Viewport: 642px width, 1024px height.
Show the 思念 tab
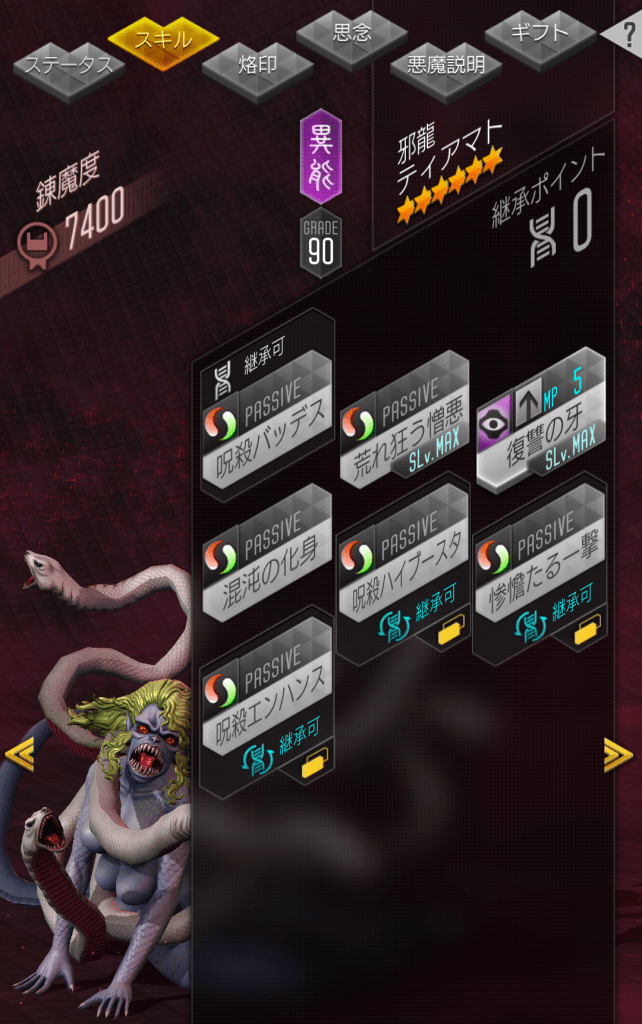coord(351,33)
